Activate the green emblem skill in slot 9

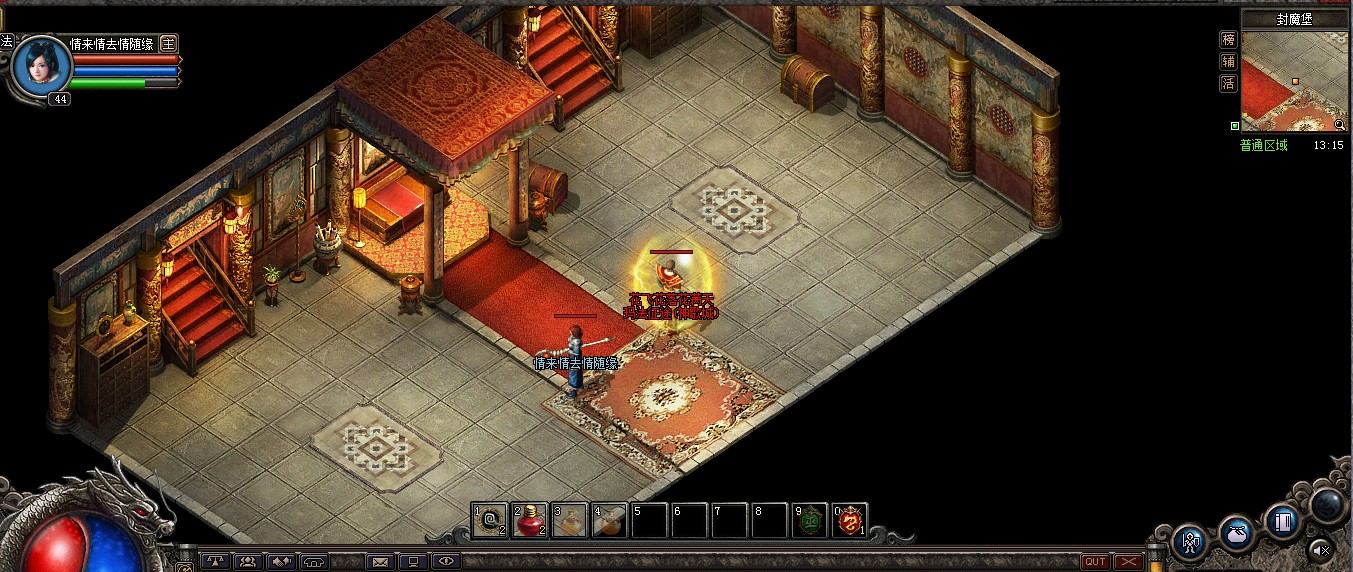pos(810,520)
